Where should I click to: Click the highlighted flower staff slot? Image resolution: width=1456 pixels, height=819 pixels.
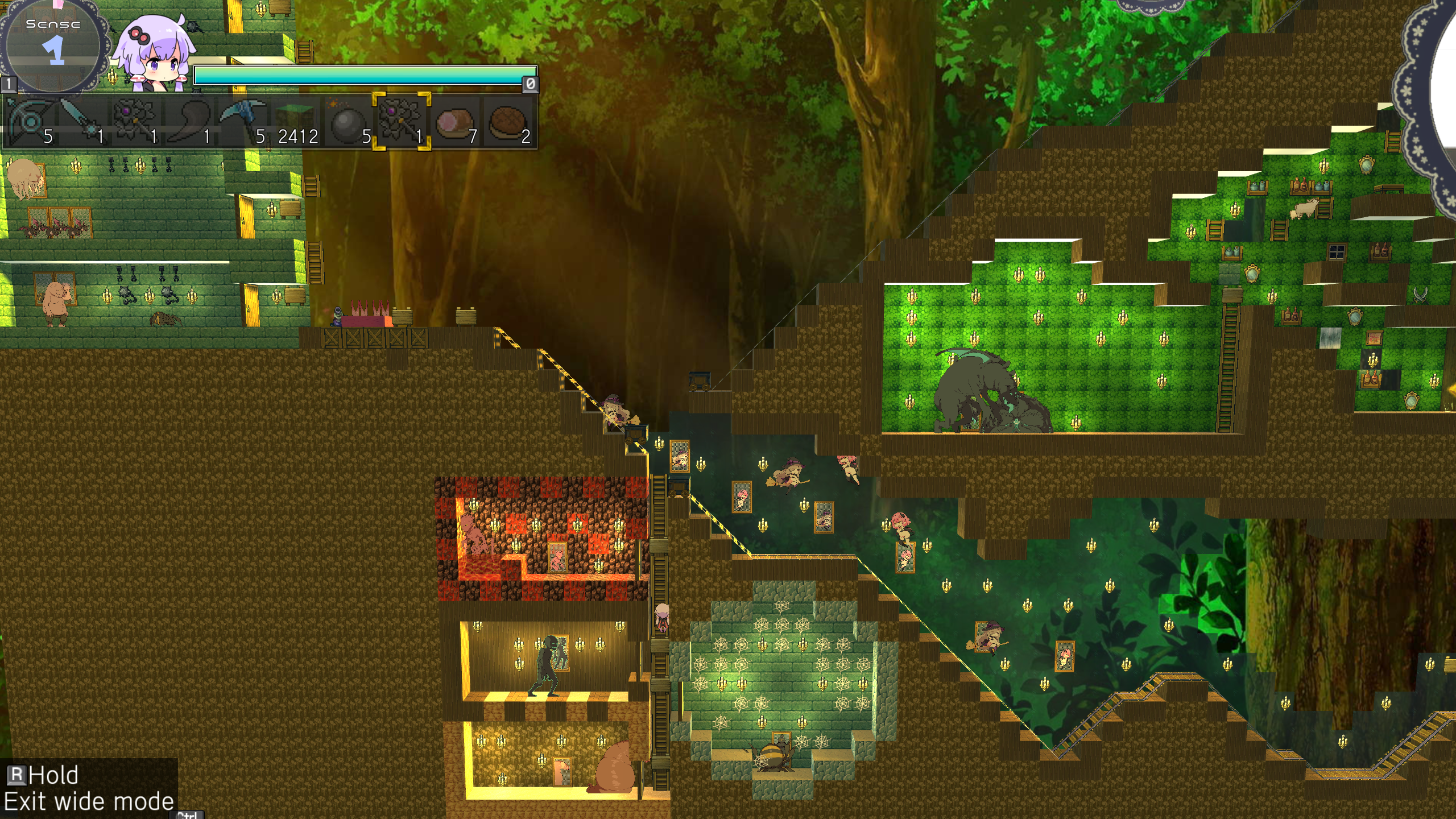point(402,122)
